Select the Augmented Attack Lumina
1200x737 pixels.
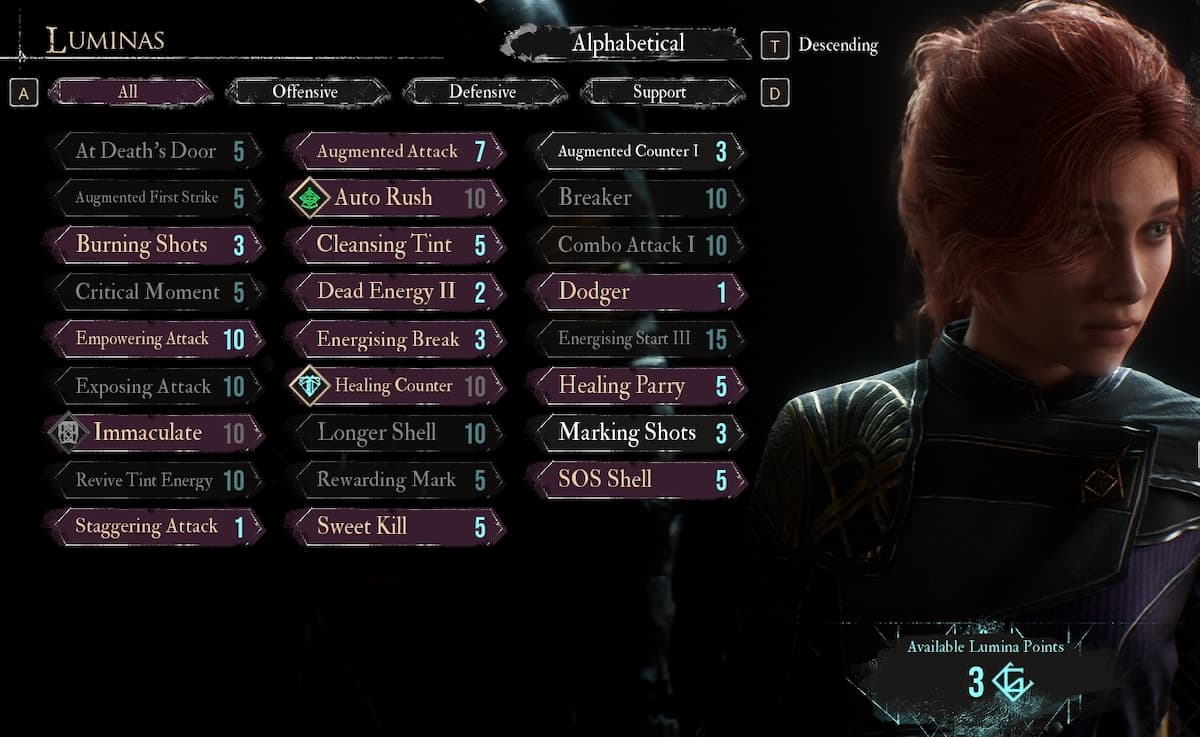394,151
